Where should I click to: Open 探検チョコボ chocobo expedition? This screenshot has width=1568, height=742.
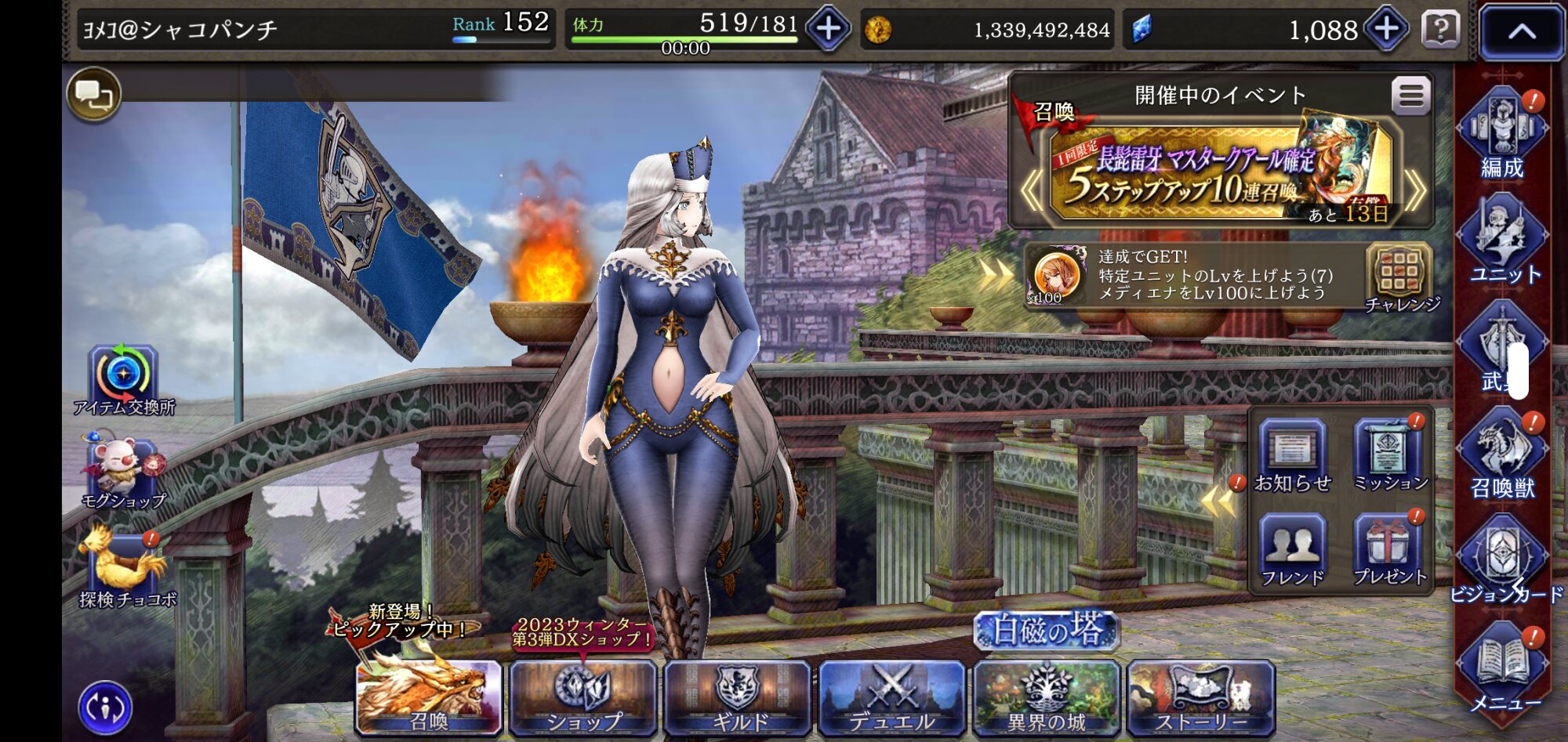pos(125,568)
